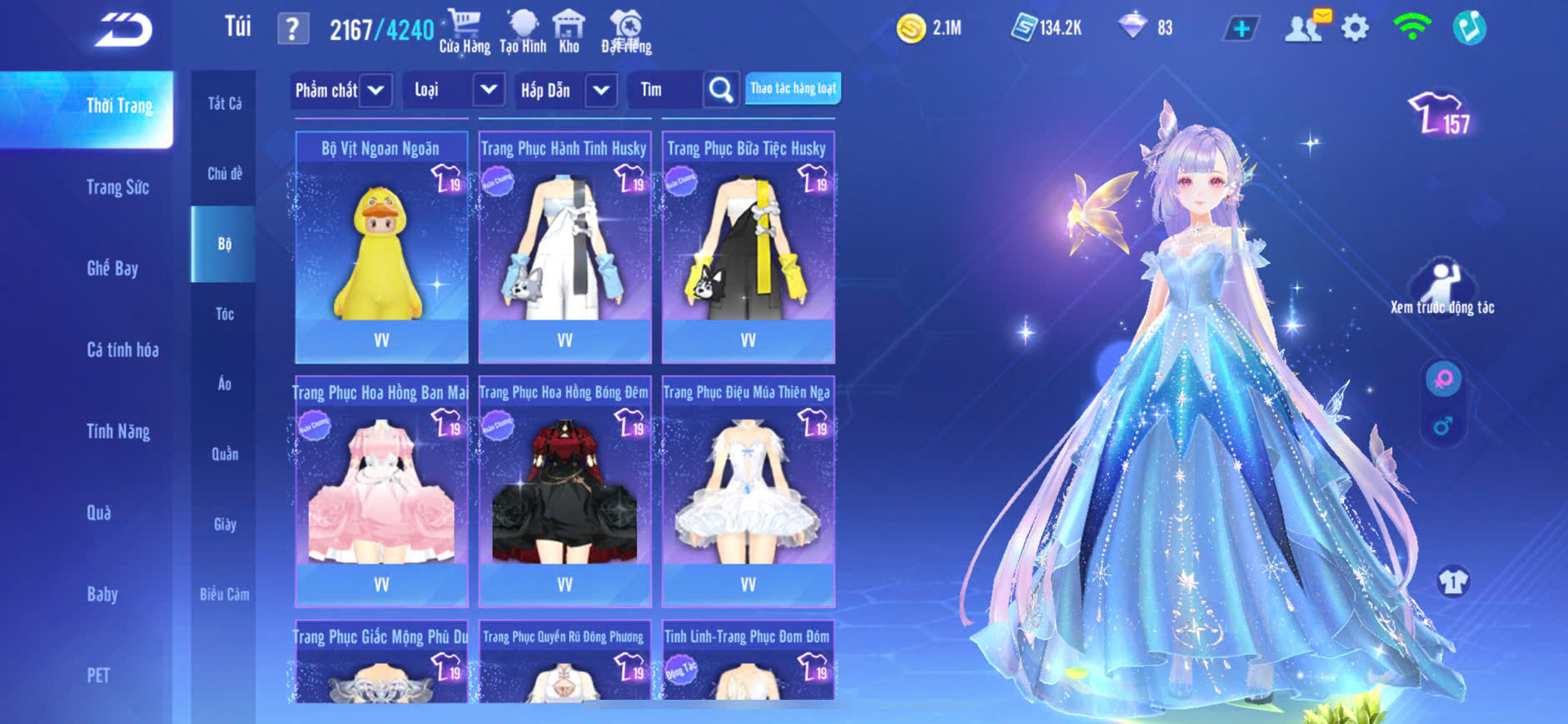This screenshot has height=724, width=1568.
Task: Open the Kho storage
Action: (569, 31)
